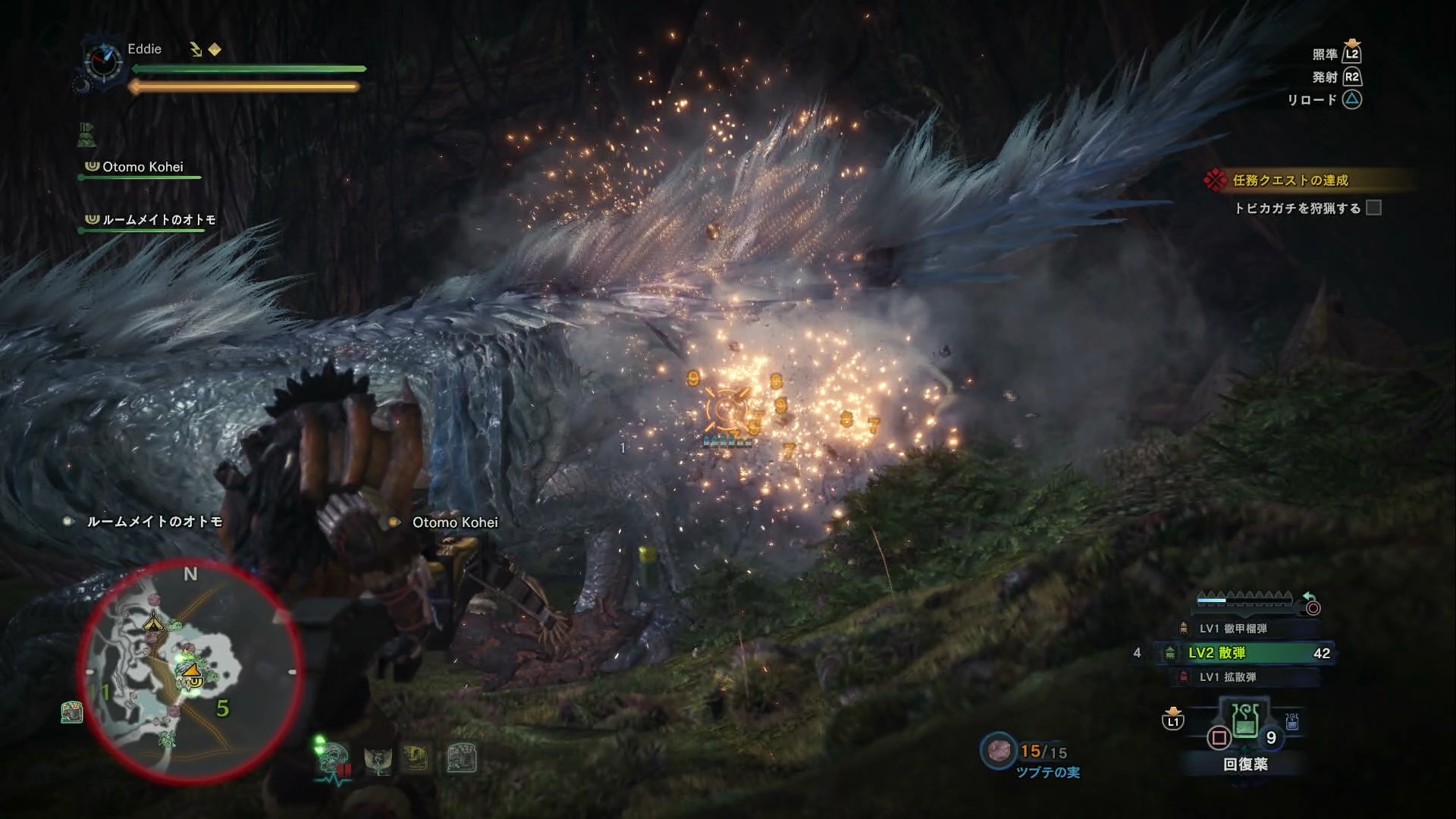Click the clock compass icon beside Eddie
This screenshot has height=819, width=1456.
pos(102,61)
